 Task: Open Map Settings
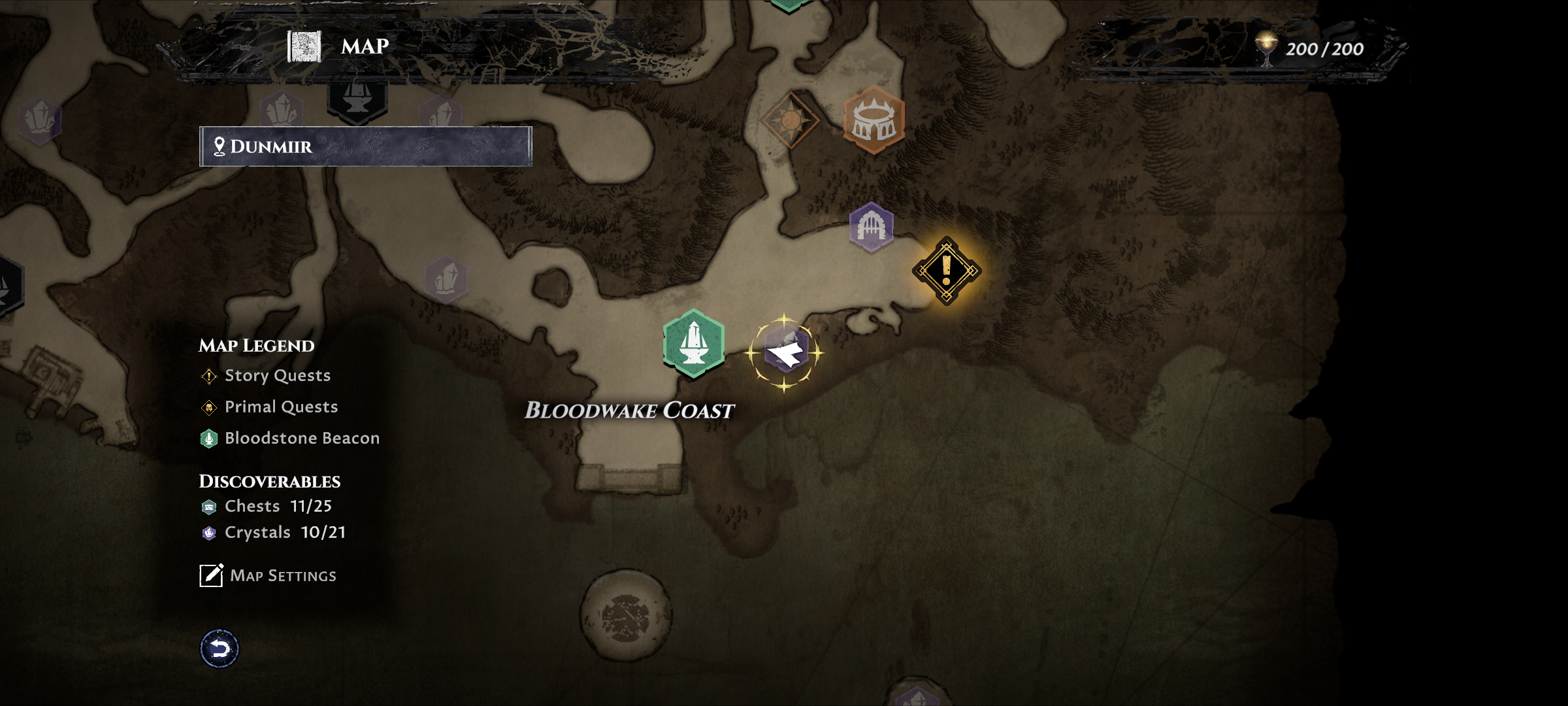268,575
